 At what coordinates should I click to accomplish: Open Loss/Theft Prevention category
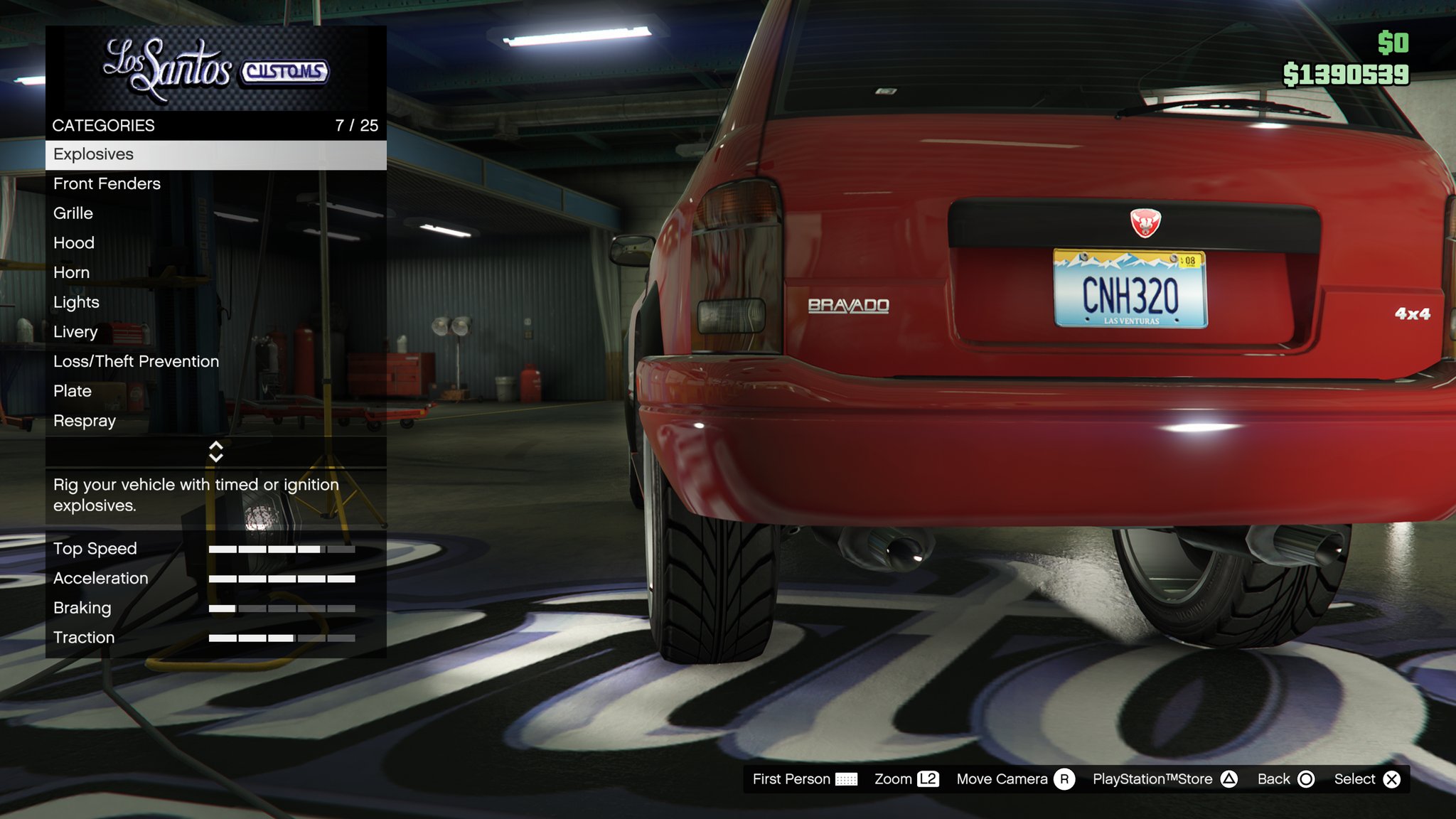click(x=215, y=362)
